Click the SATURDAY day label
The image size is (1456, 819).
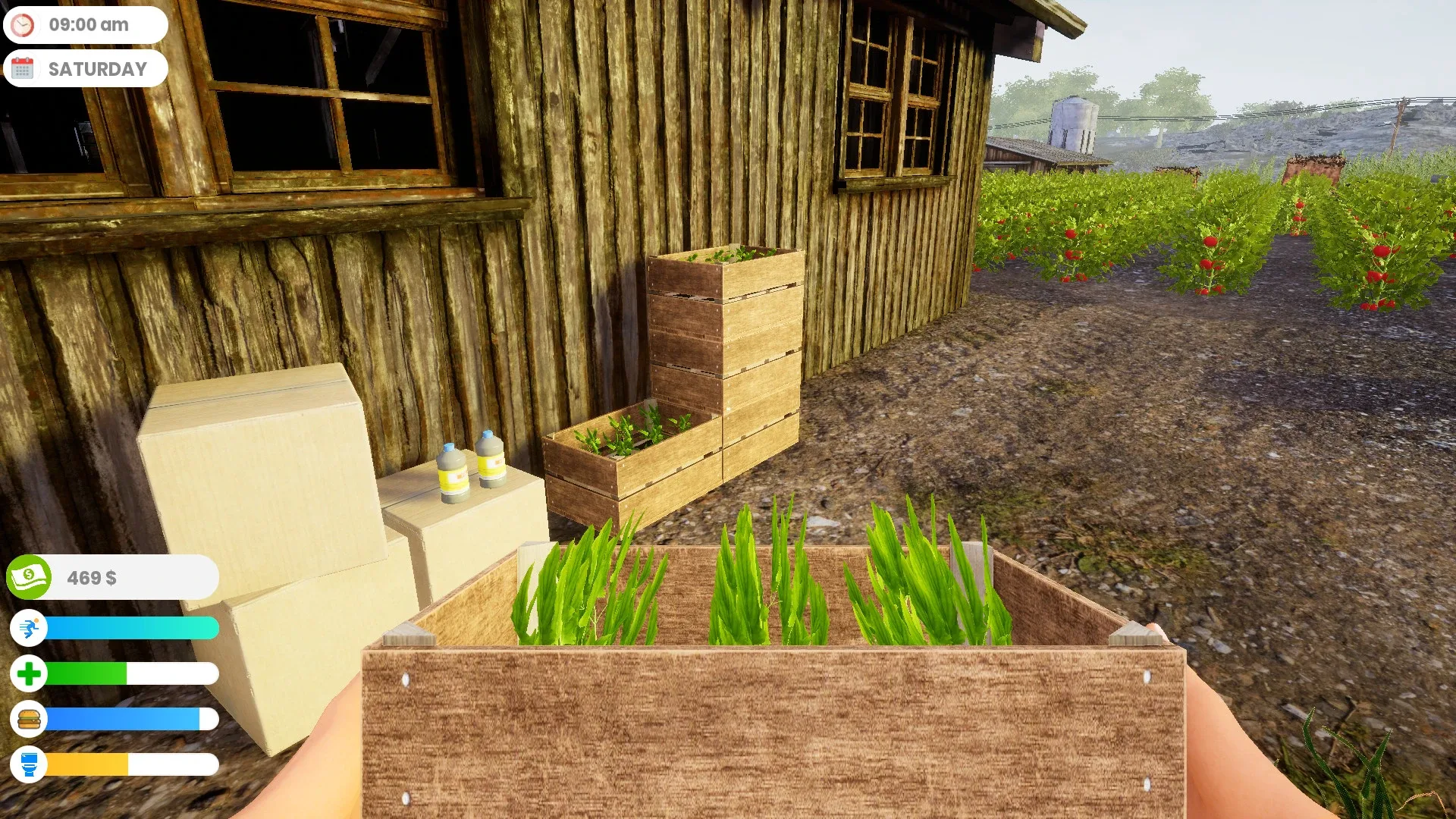pyautogui.click(x=97, y=68)
